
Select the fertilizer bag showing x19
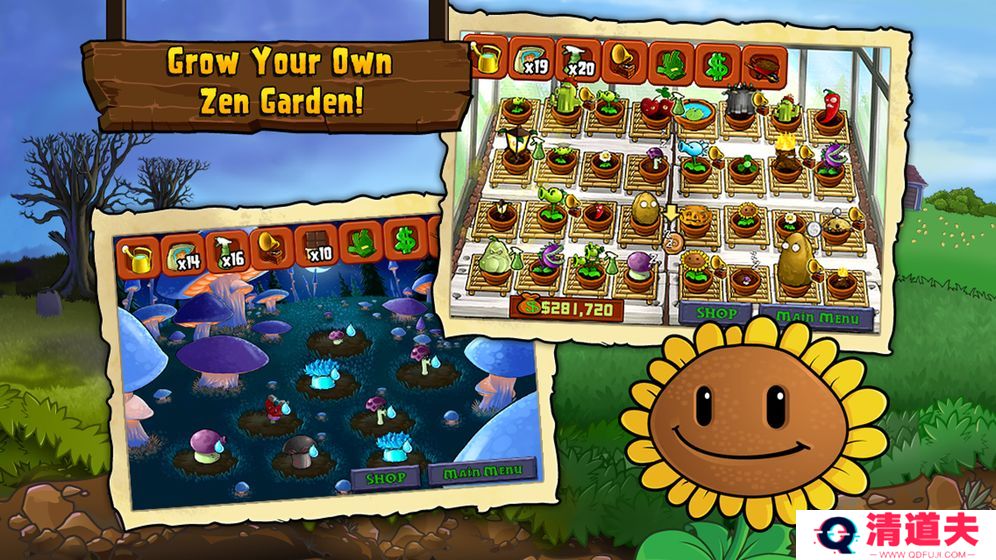[x=531, y=62]
